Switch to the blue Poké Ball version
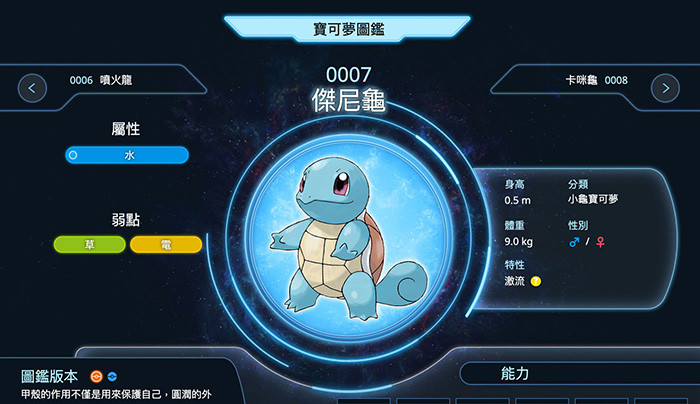 (112, 376)
